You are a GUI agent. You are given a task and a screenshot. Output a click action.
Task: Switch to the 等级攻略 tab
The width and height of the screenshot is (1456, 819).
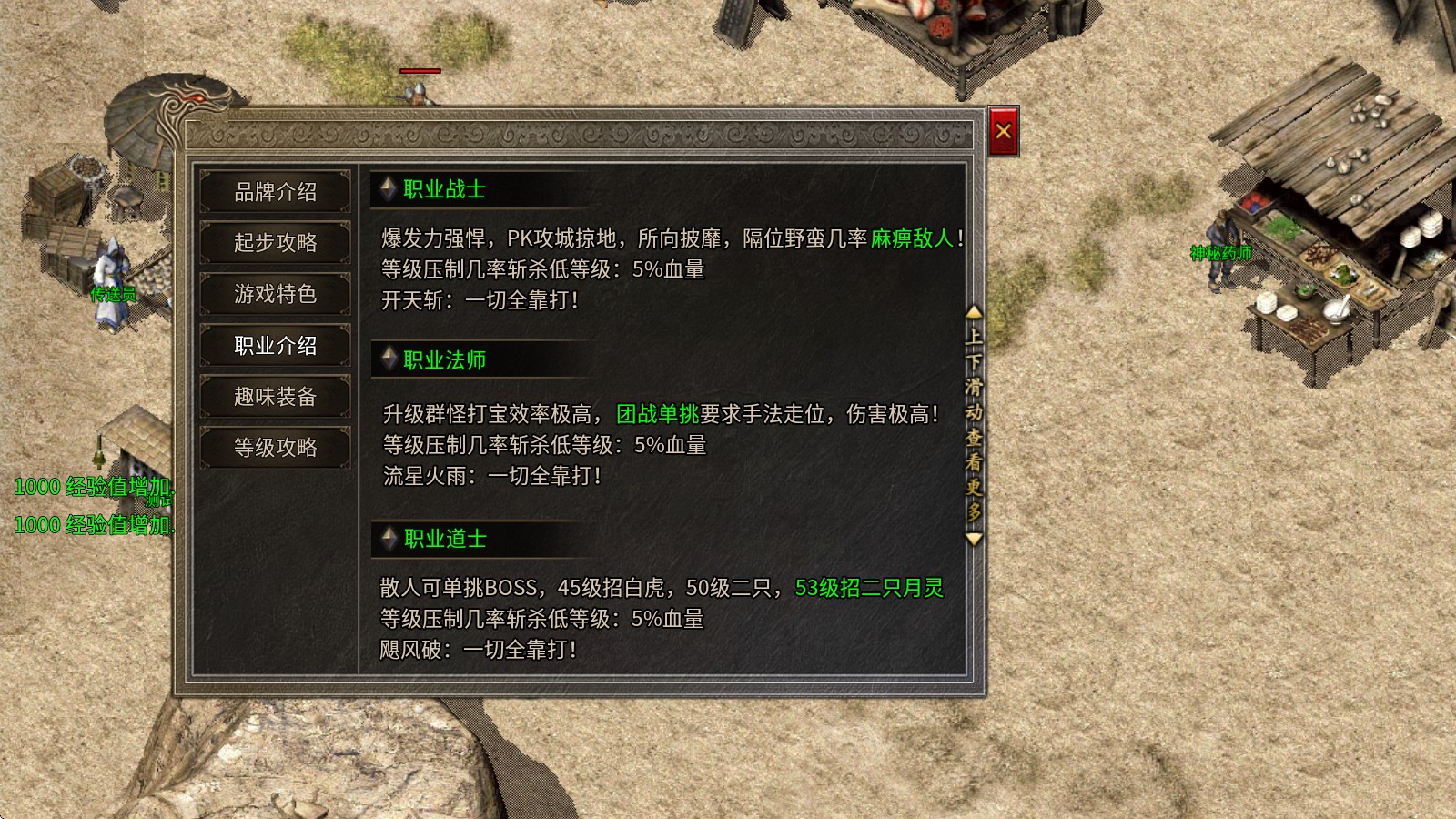275,448
